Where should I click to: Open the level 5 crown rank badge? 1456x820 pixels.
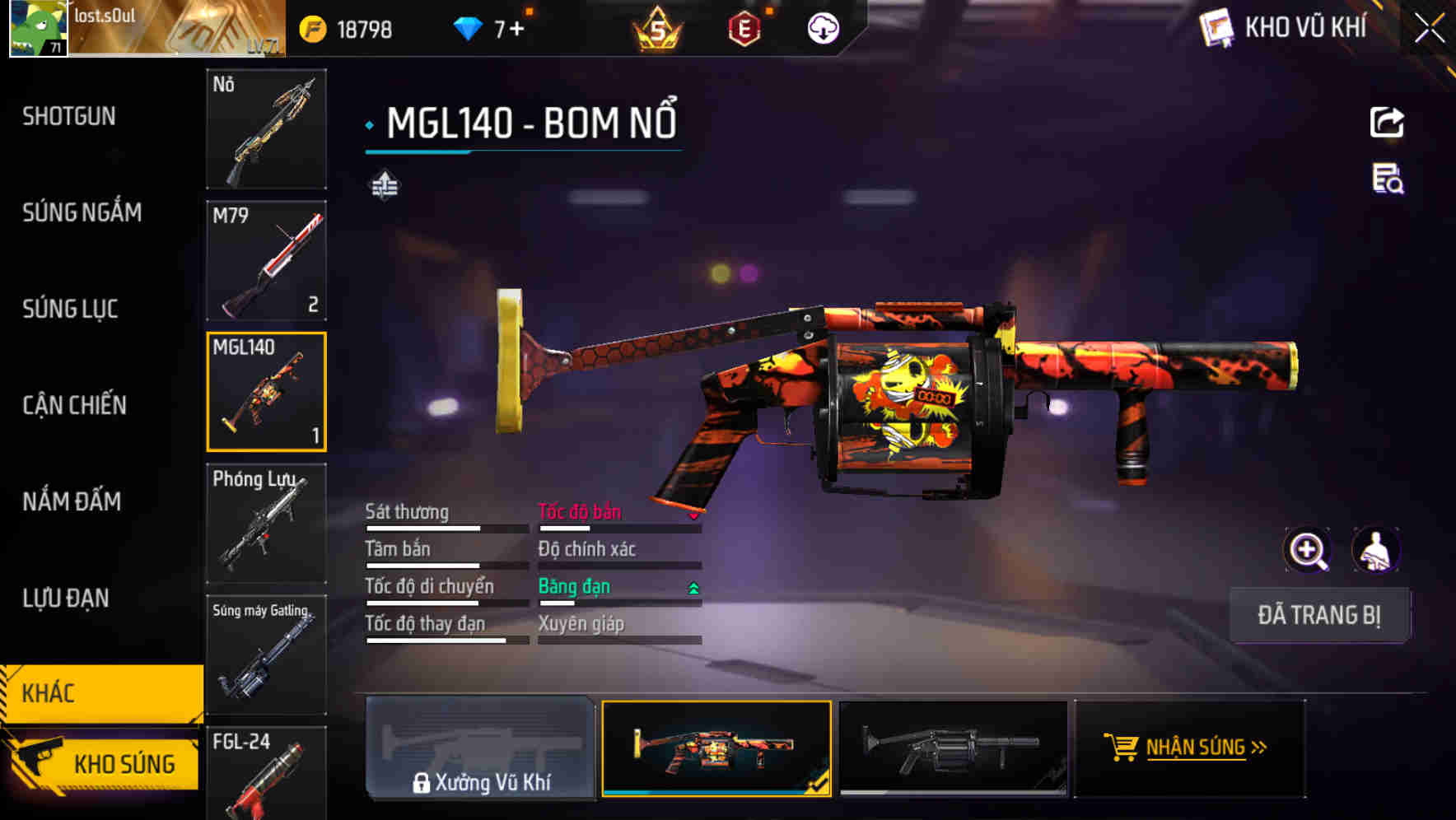coord(659,27)
